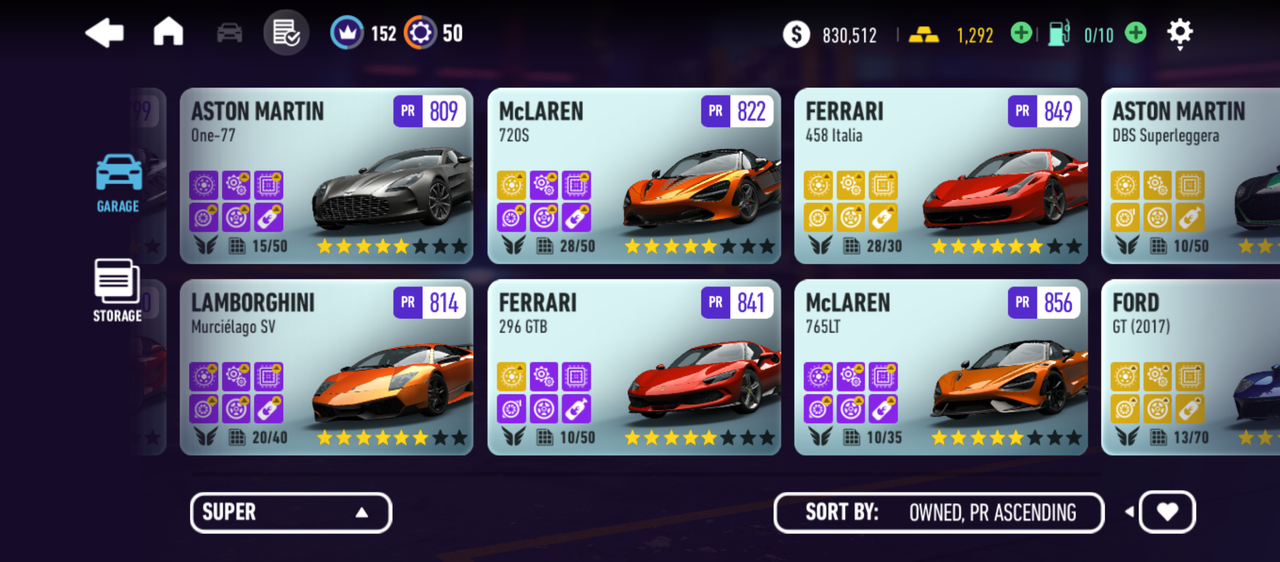The image size is (1280, 562).
Task: Open the settings gear
Action: [1180, 33]
